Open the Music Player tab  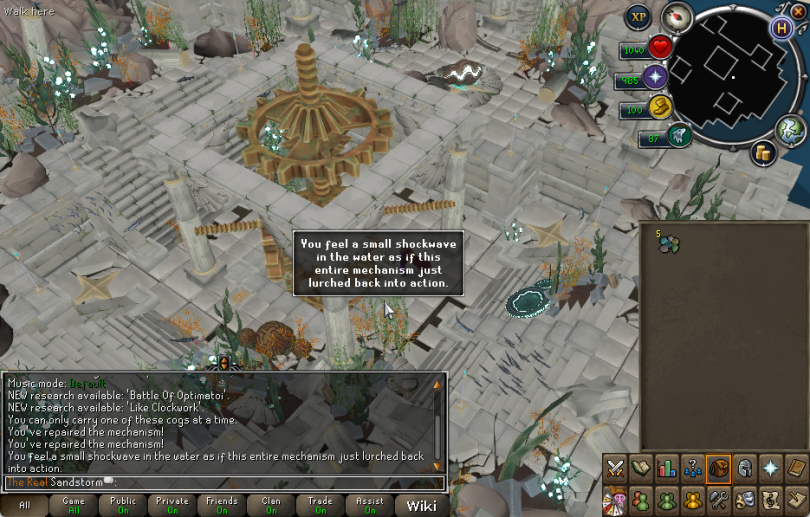point(771,499)
